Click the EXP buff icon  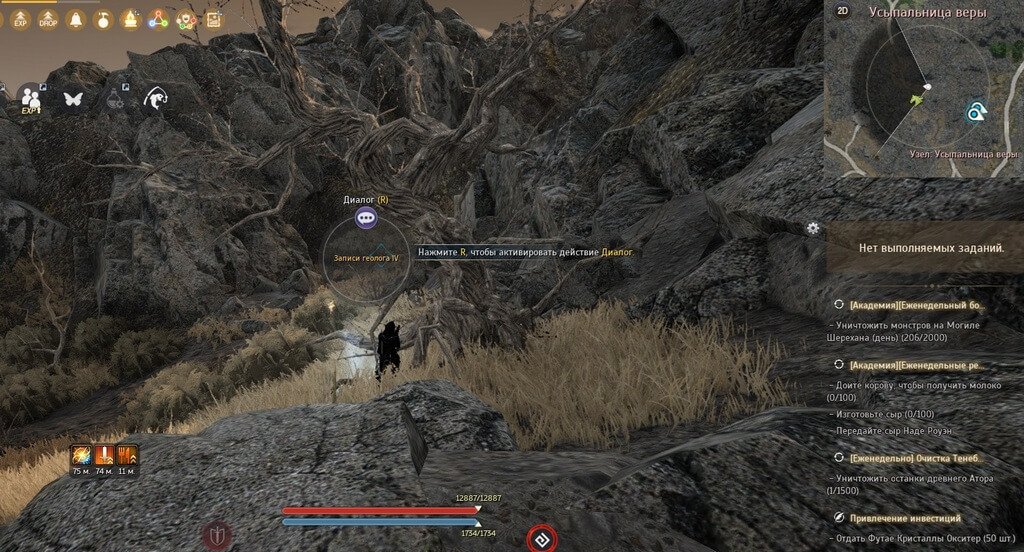pyautogui.click(x=19, y=20)
